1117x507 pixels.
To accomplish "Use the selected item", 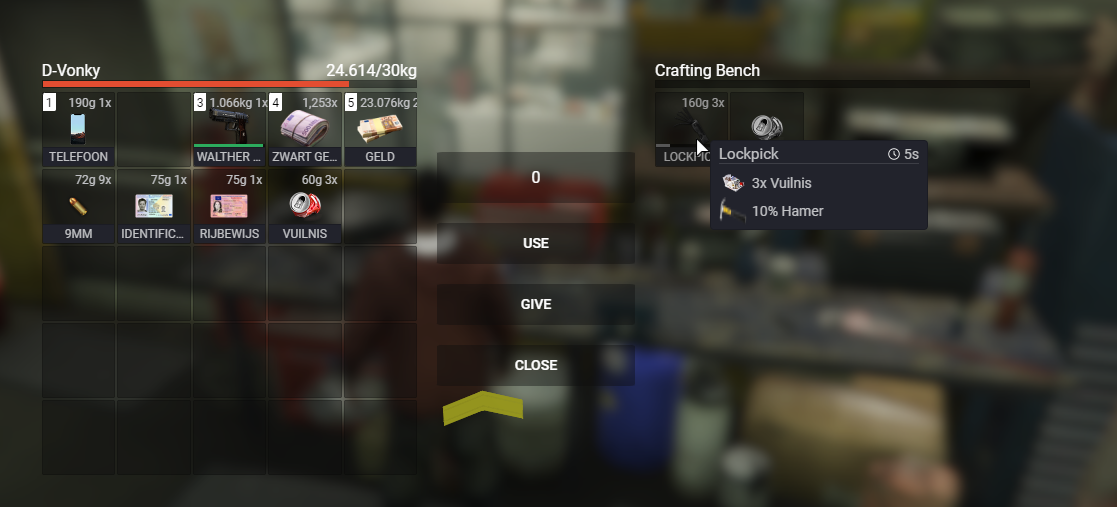I will click(536, 243).
